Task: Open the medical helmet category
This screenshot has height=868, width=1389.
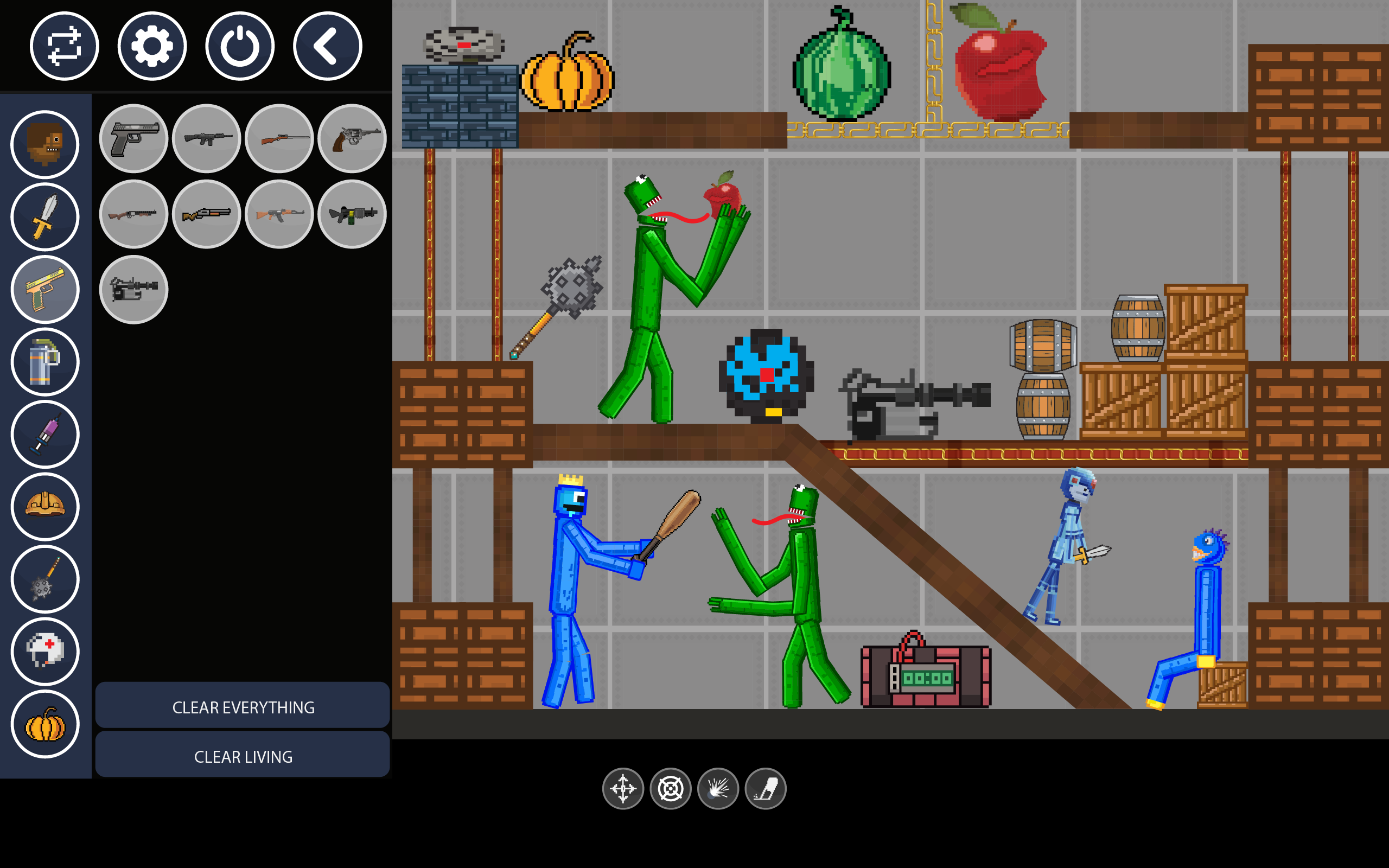Action: [46, 652]
